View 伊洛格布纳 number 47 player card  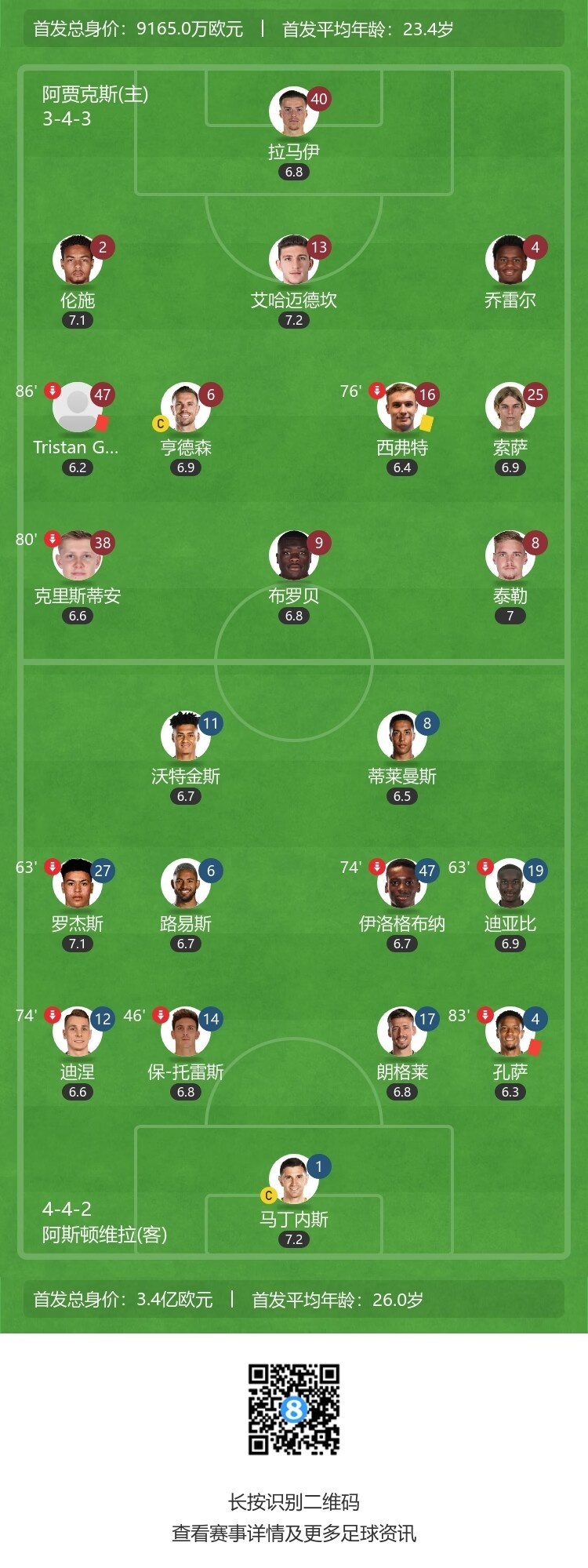[x=401, y=884]
